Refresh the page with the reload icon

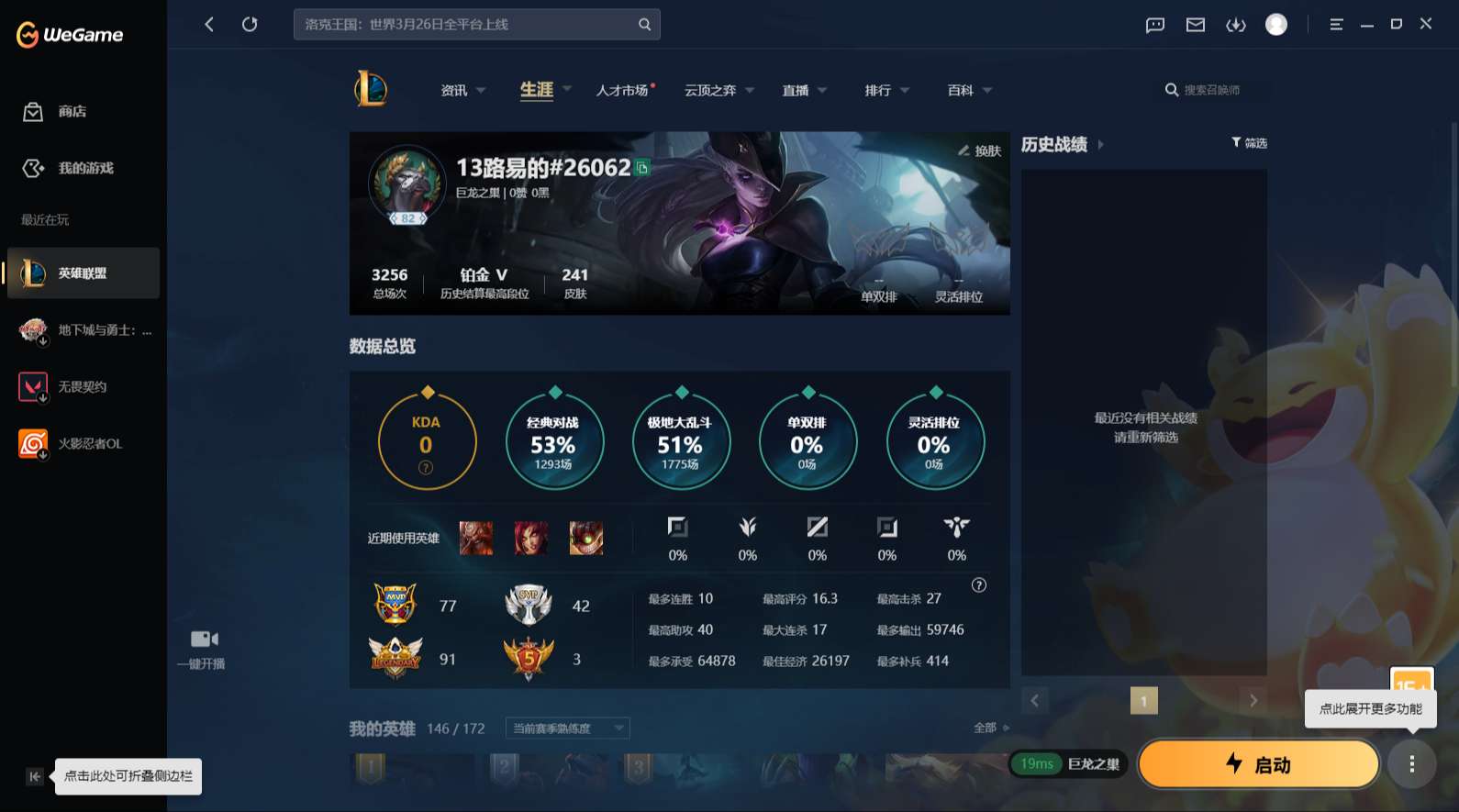click(x=250, y=24)
